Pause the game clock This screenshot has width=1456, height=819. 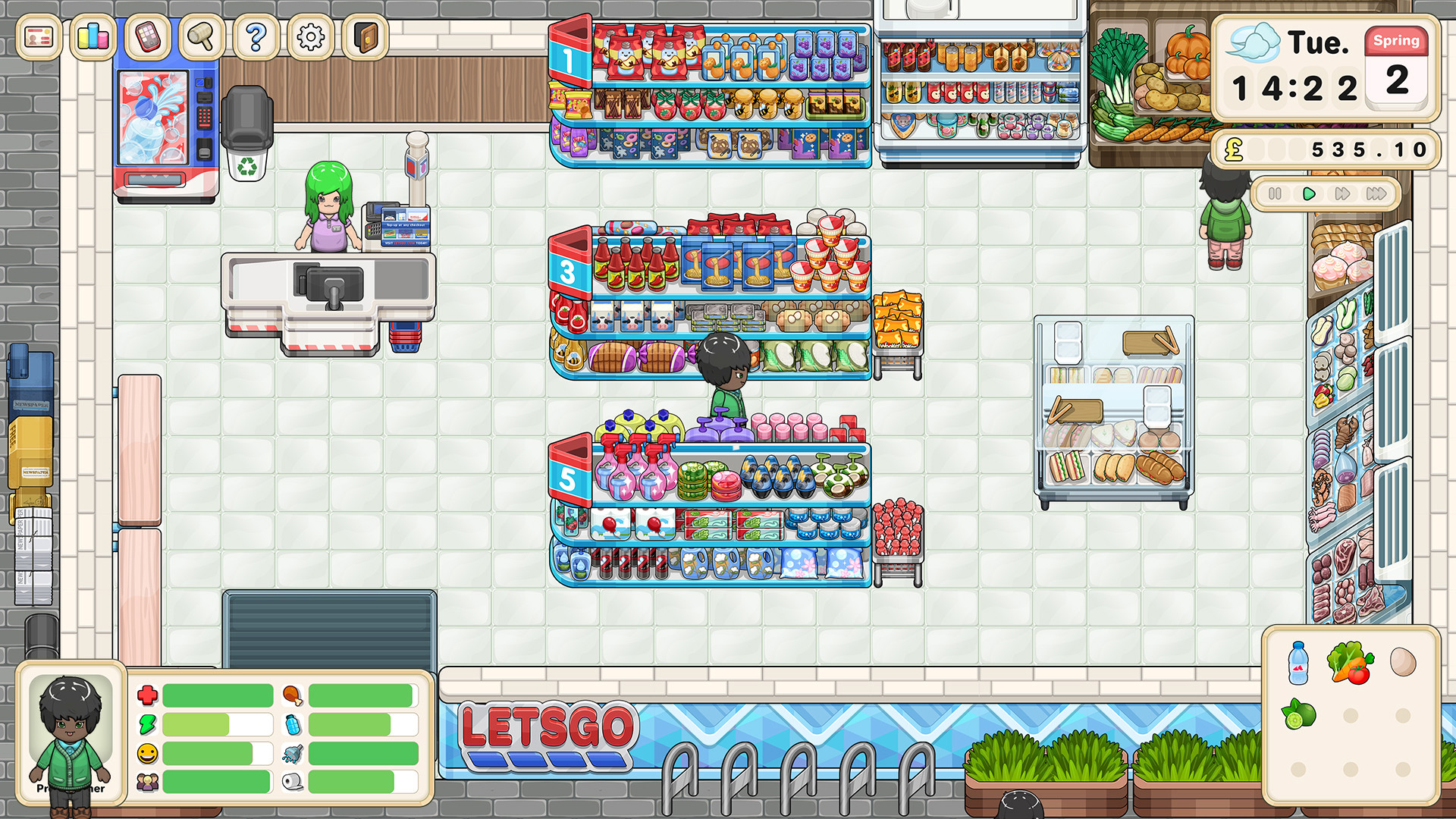point(1276,194)
